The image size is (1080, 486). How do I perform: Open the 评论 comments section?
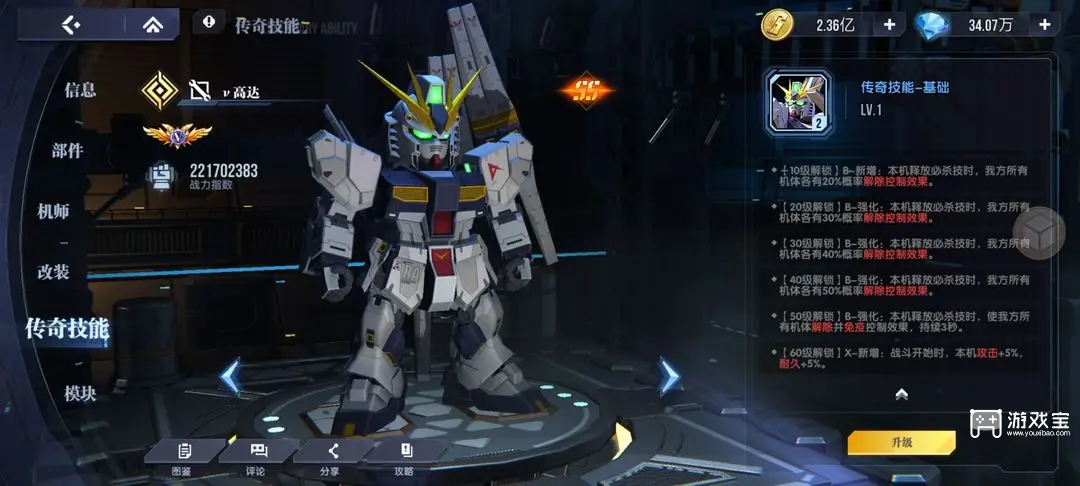(x=257, y=457)
